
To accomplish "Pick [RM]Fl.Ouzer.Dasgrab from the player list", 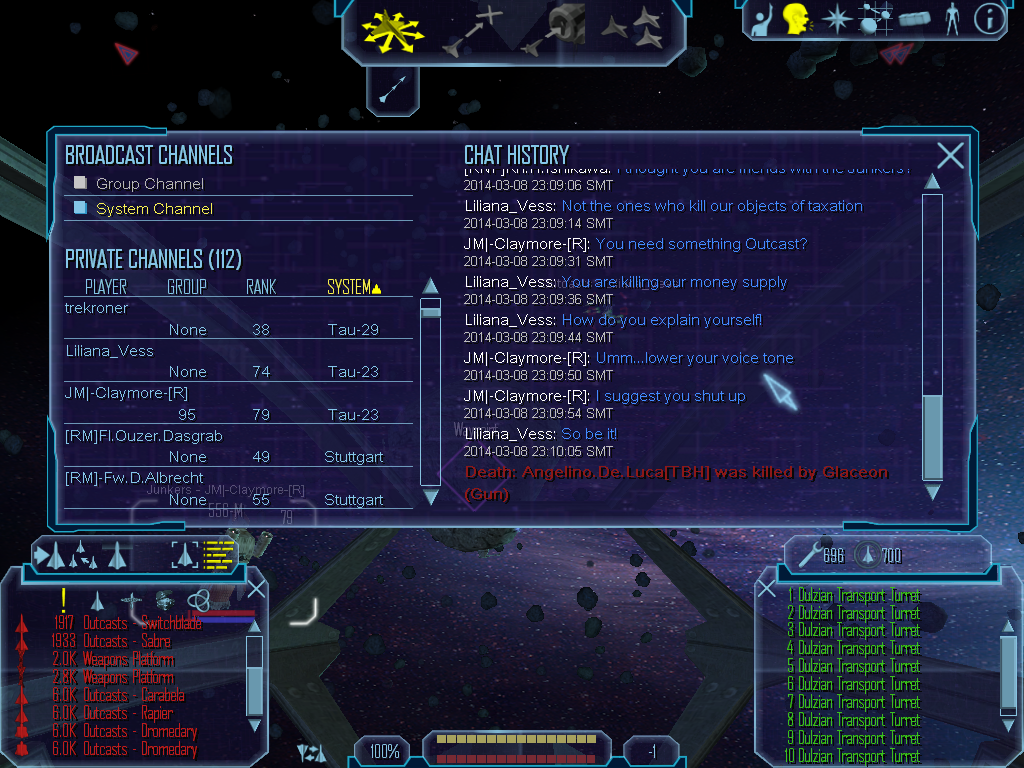I will click(x=143, y=436).
